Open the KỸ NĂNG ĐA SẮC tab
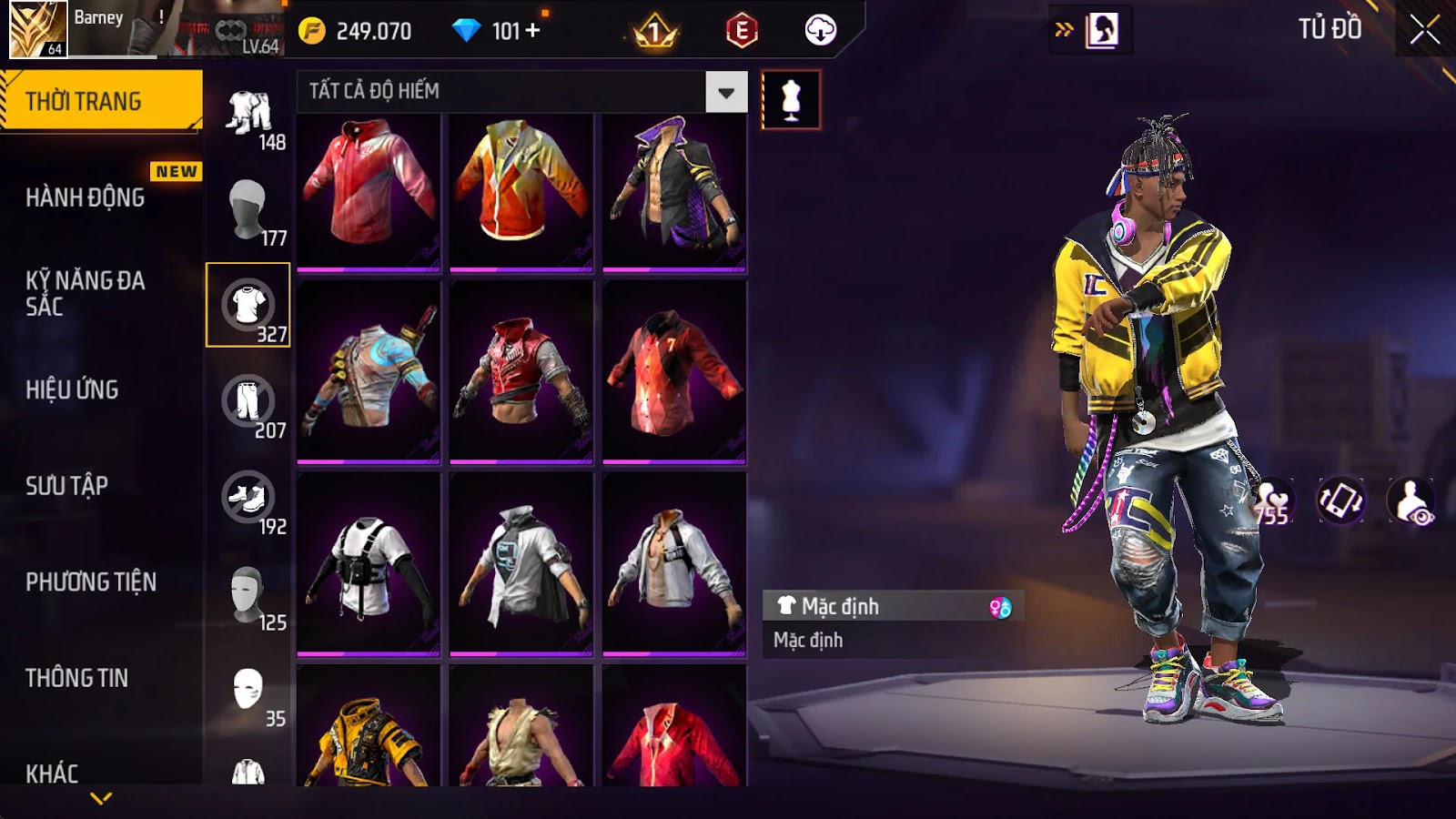Screen dimensions: 1456x819 (x=85, y=293)
